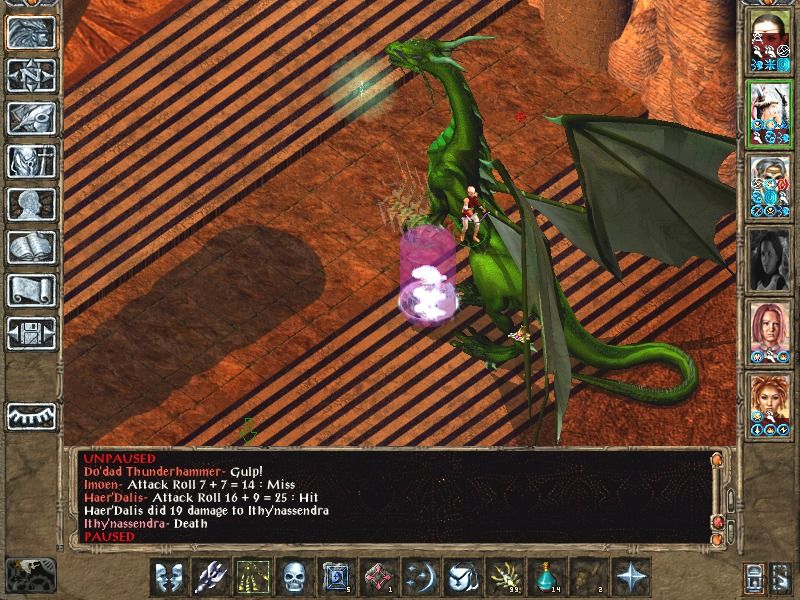Open the area map with the compass button
This screenshot has width=800, height=600.
click(x=31, y=76)
